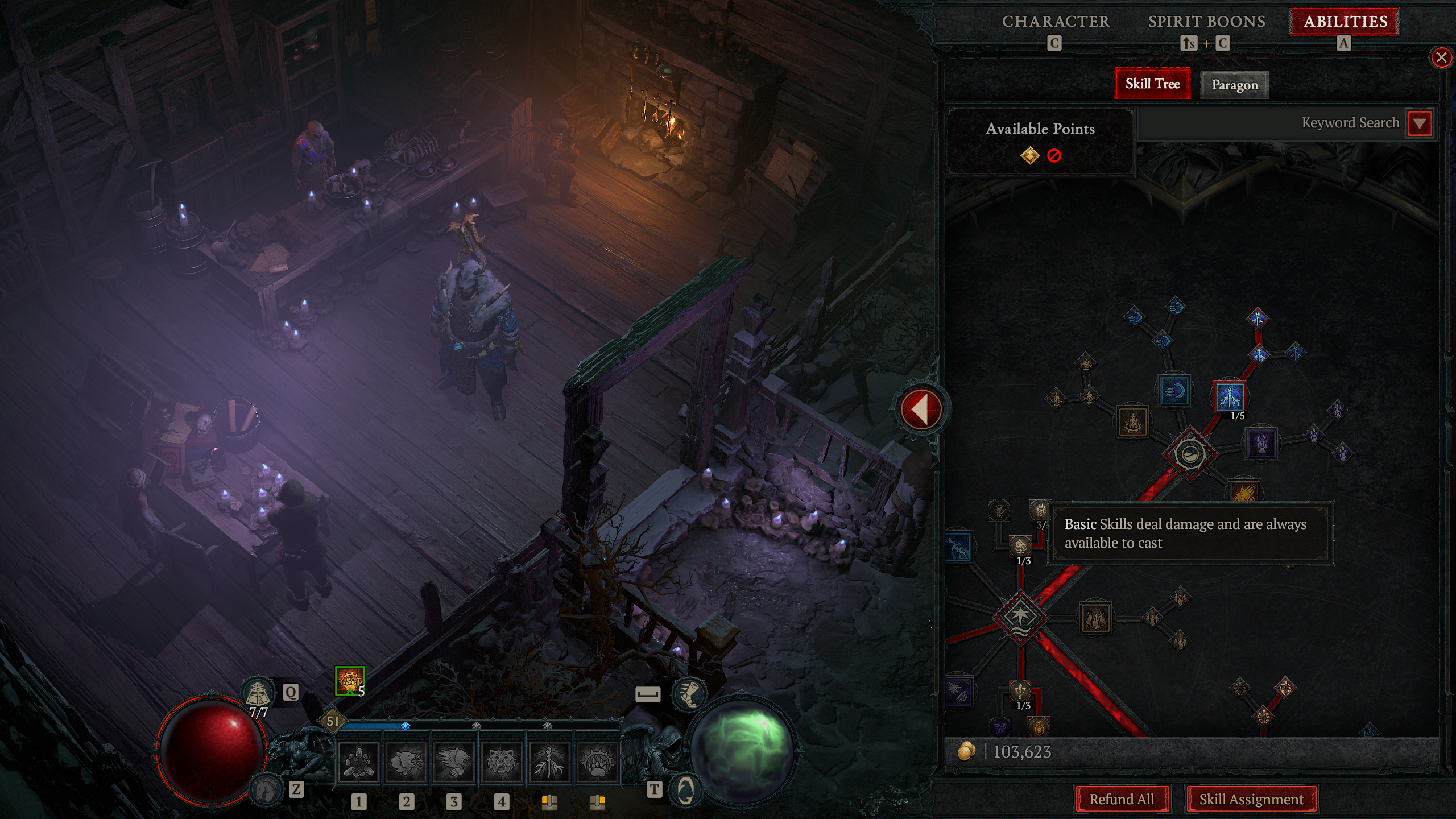
Task: Choose the blue wind gust skill node
Action: [1174, 391]
